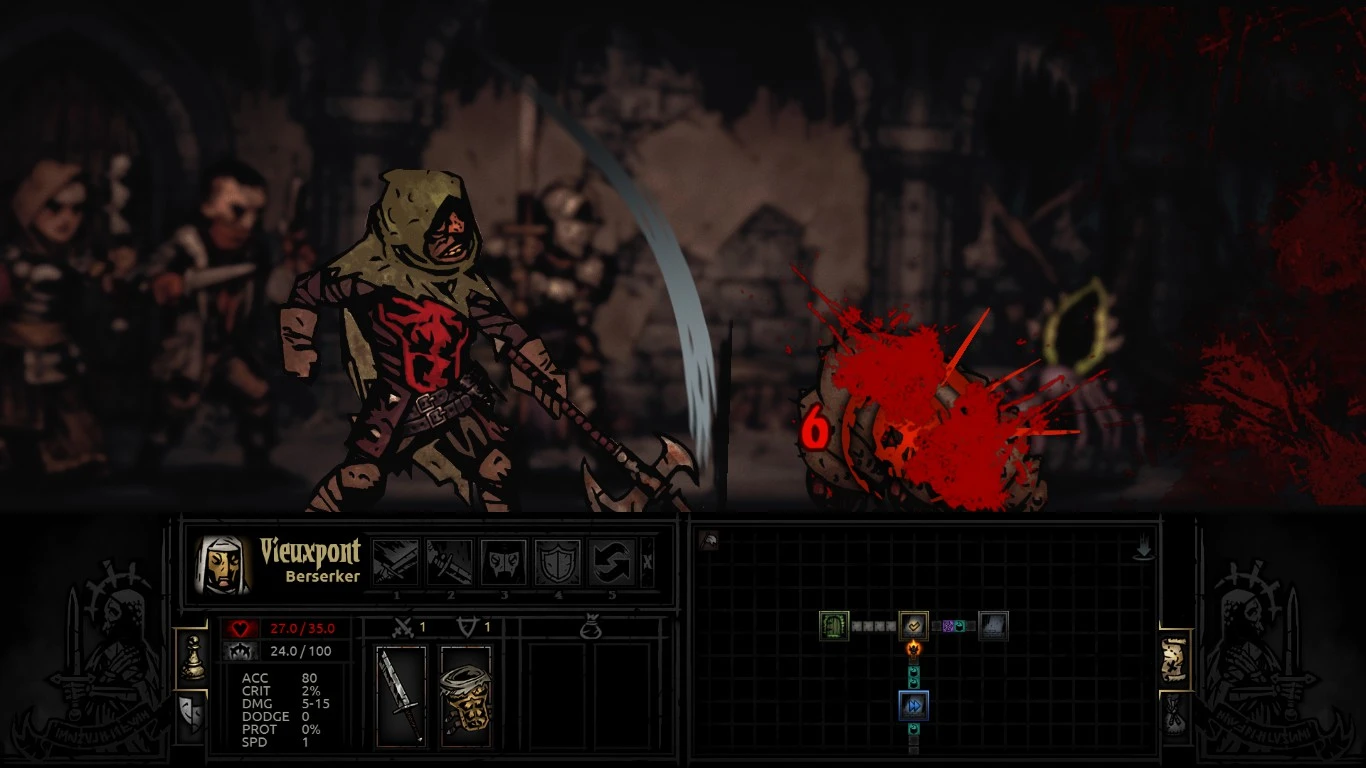Click the down arrow map button
The width and height of the screenshot is (1366, 768).
(x=1143, y=548)
